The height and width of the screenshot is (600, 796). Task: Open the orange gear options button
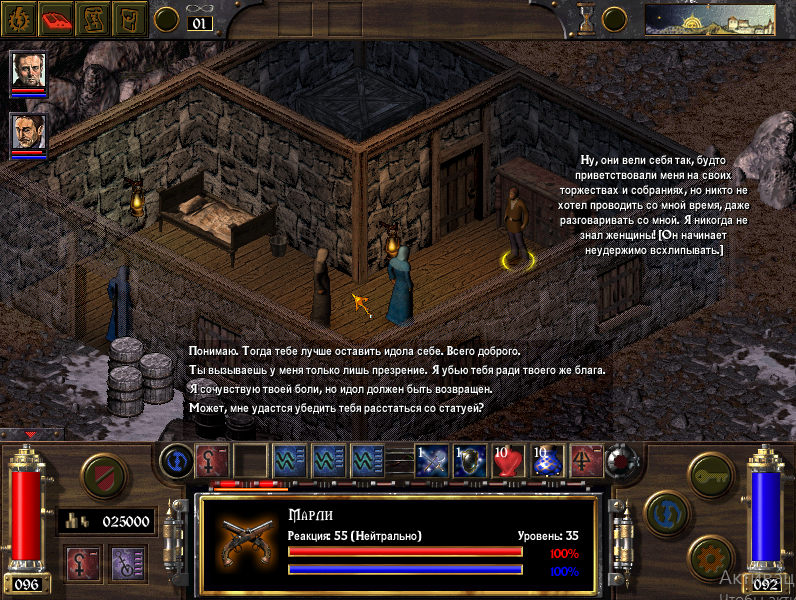[710, 556]
